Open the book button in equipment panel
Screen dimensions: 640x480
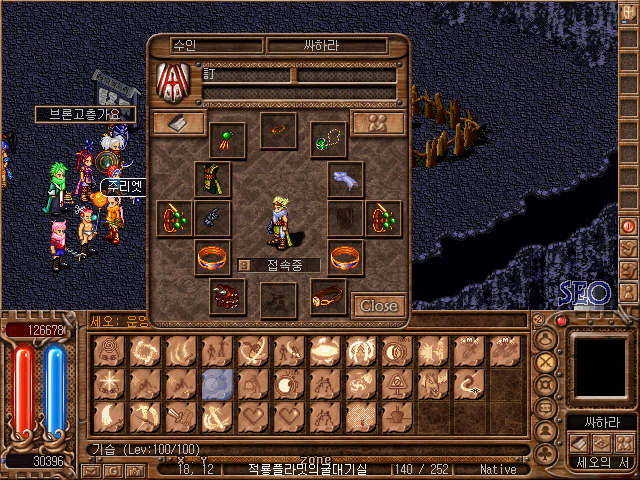click(x=179, y=123)
